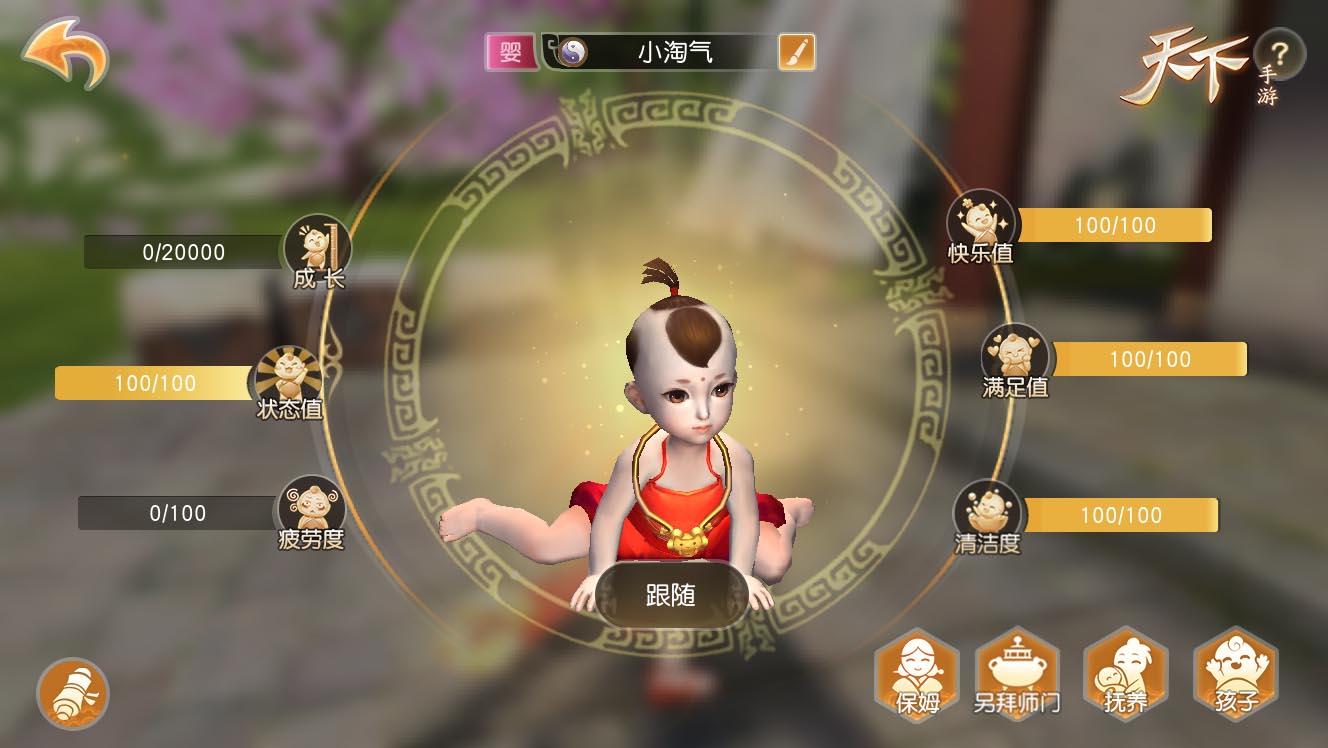Open the 保姆 (nanny) panel
Screen dimensions: 1328x748
pyautogui.click(x=916, y=676)
